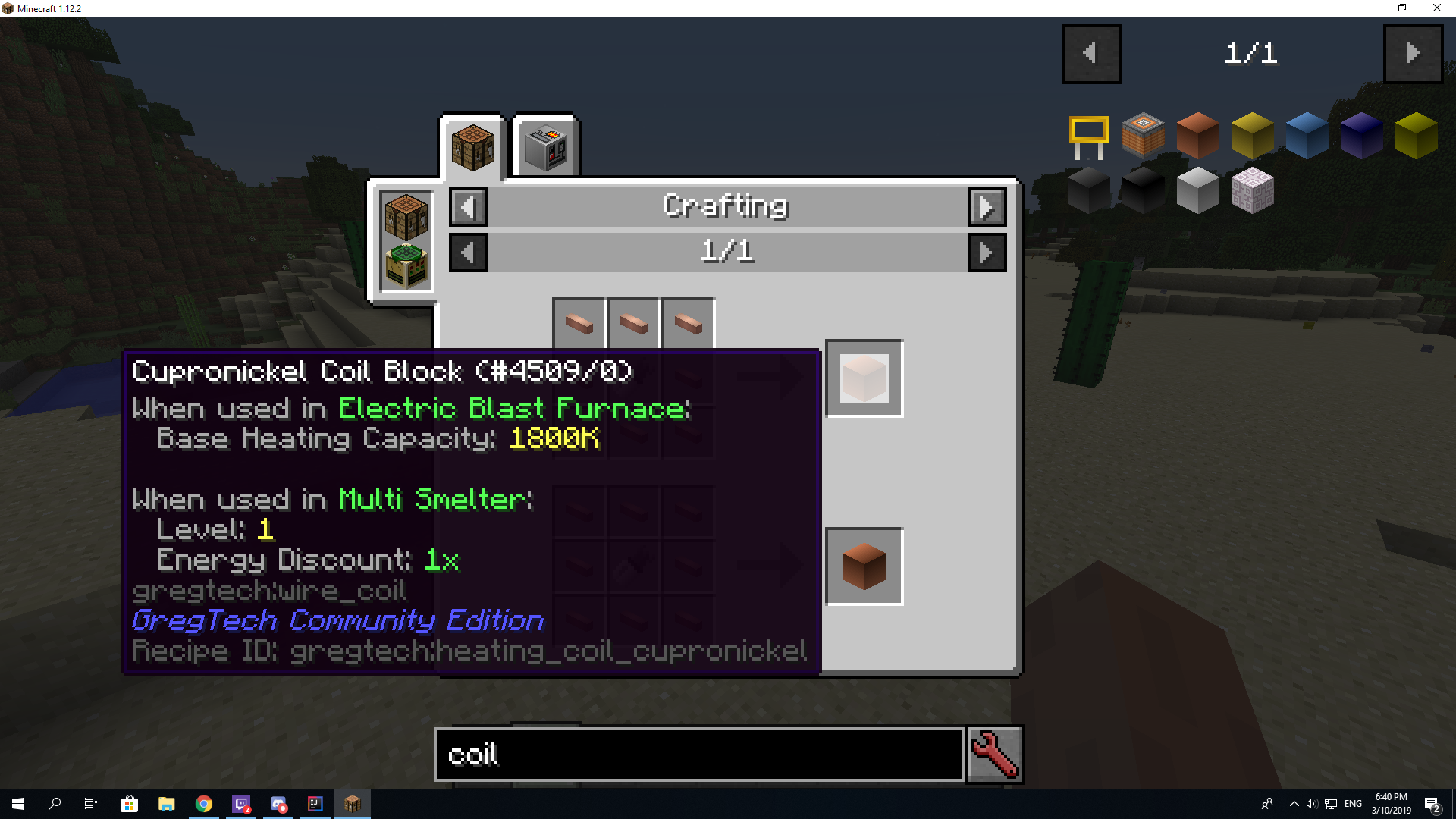Viewport: 1456px width, 819px height.
Task: Select the green-topped machine catalyst icon
Action: (405, 264)
